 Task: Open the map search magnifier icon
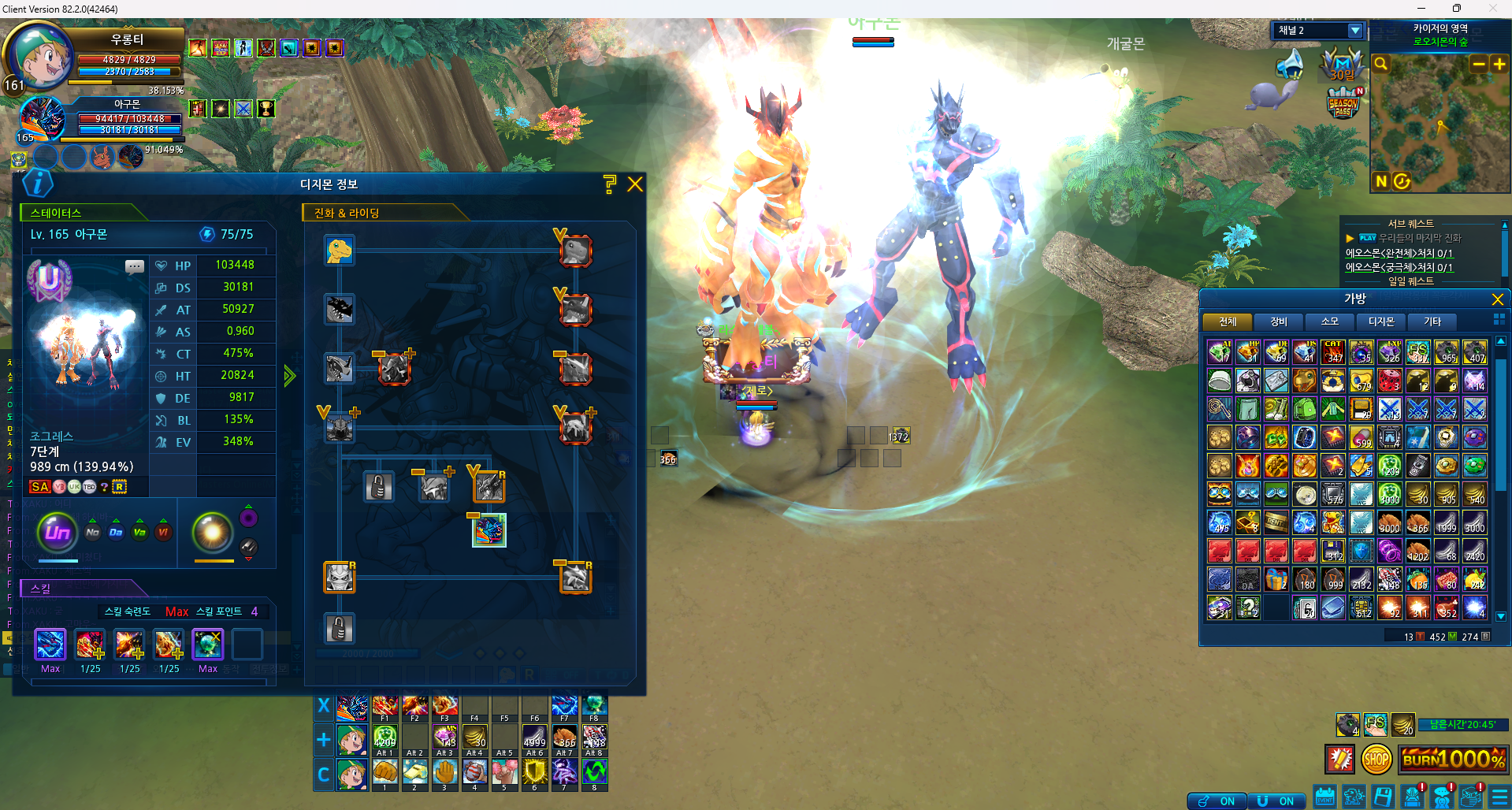tap(1381, 64)
